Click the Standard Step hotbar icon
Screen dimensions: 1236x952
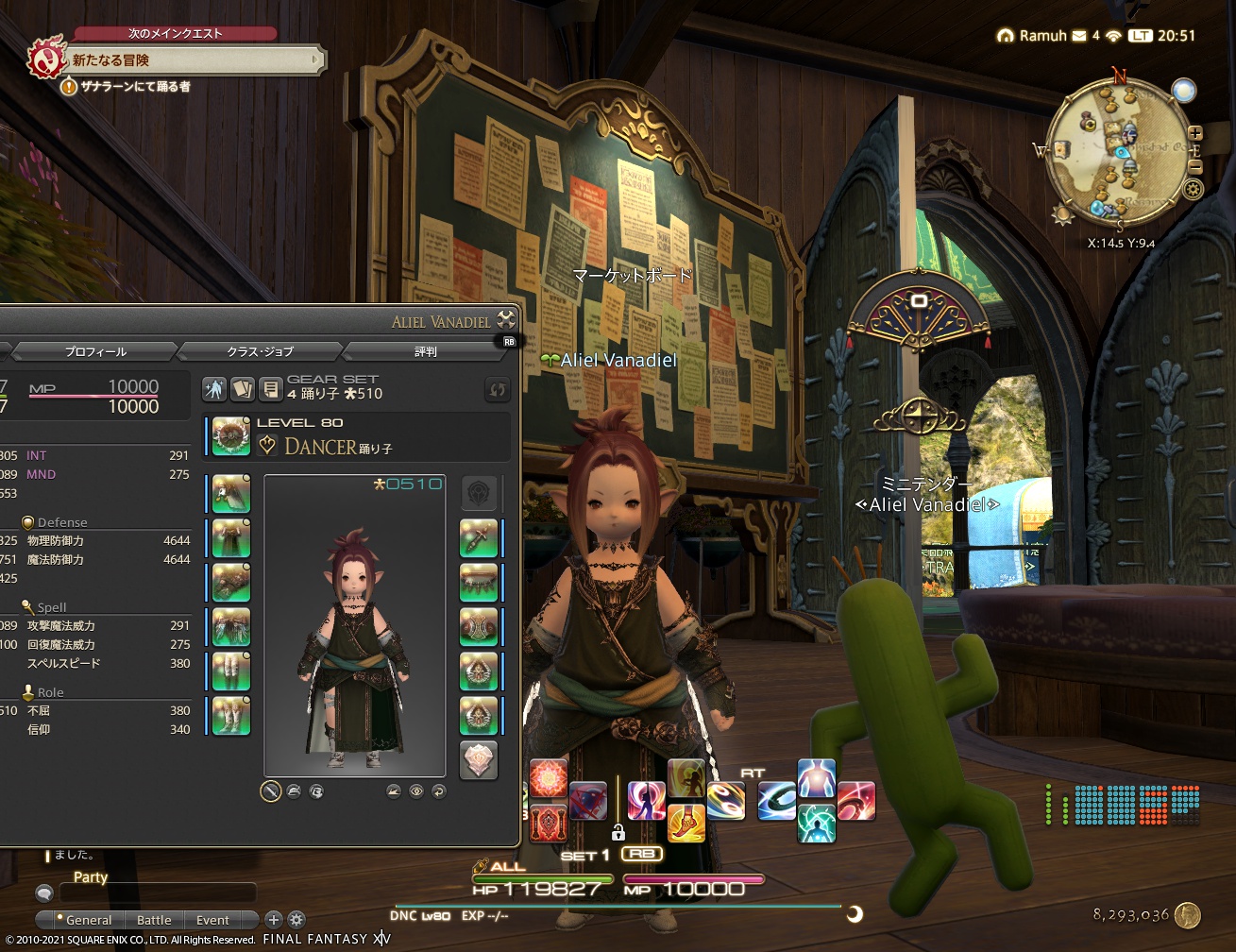tap(645, 801)
